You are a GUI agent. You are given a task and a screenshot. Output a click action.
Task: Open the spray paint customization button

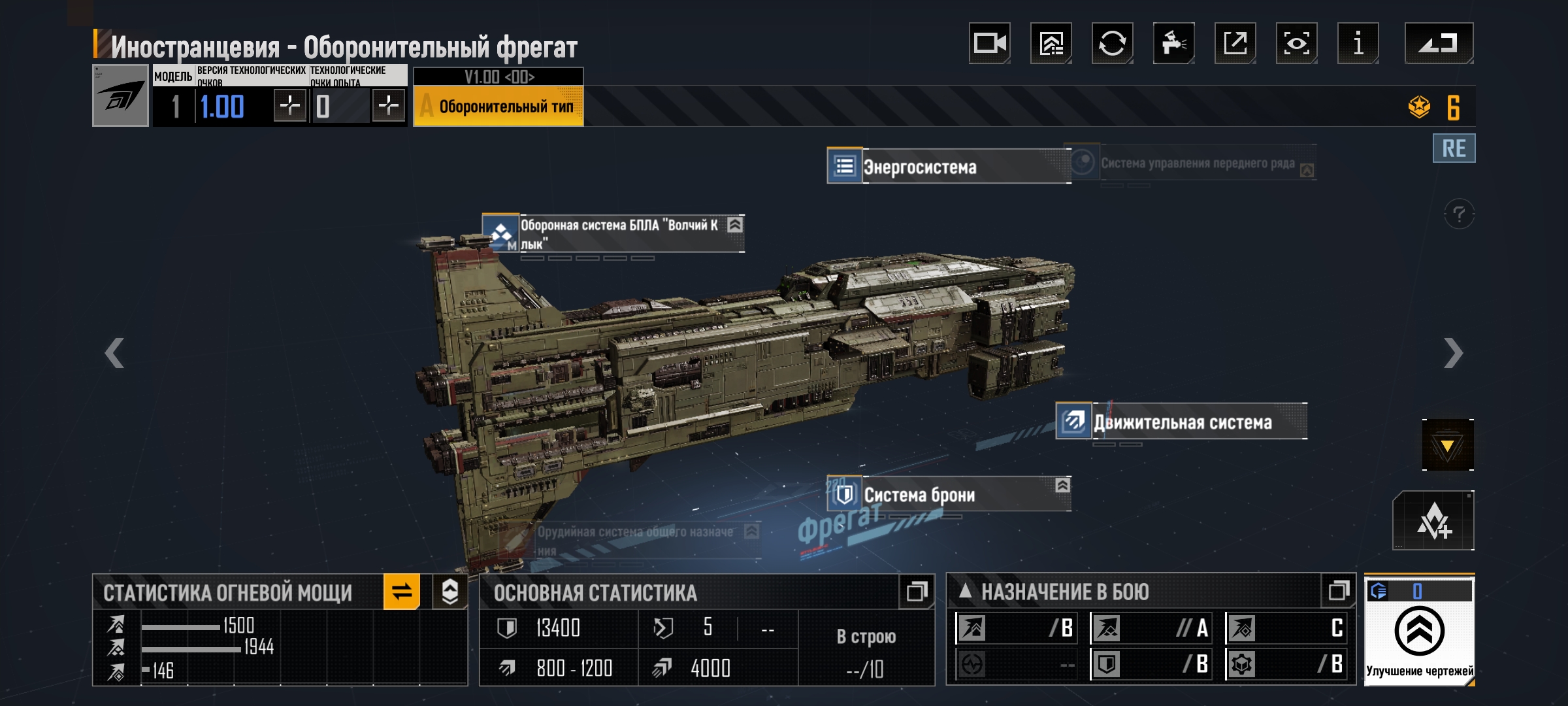coord(1173,43)
